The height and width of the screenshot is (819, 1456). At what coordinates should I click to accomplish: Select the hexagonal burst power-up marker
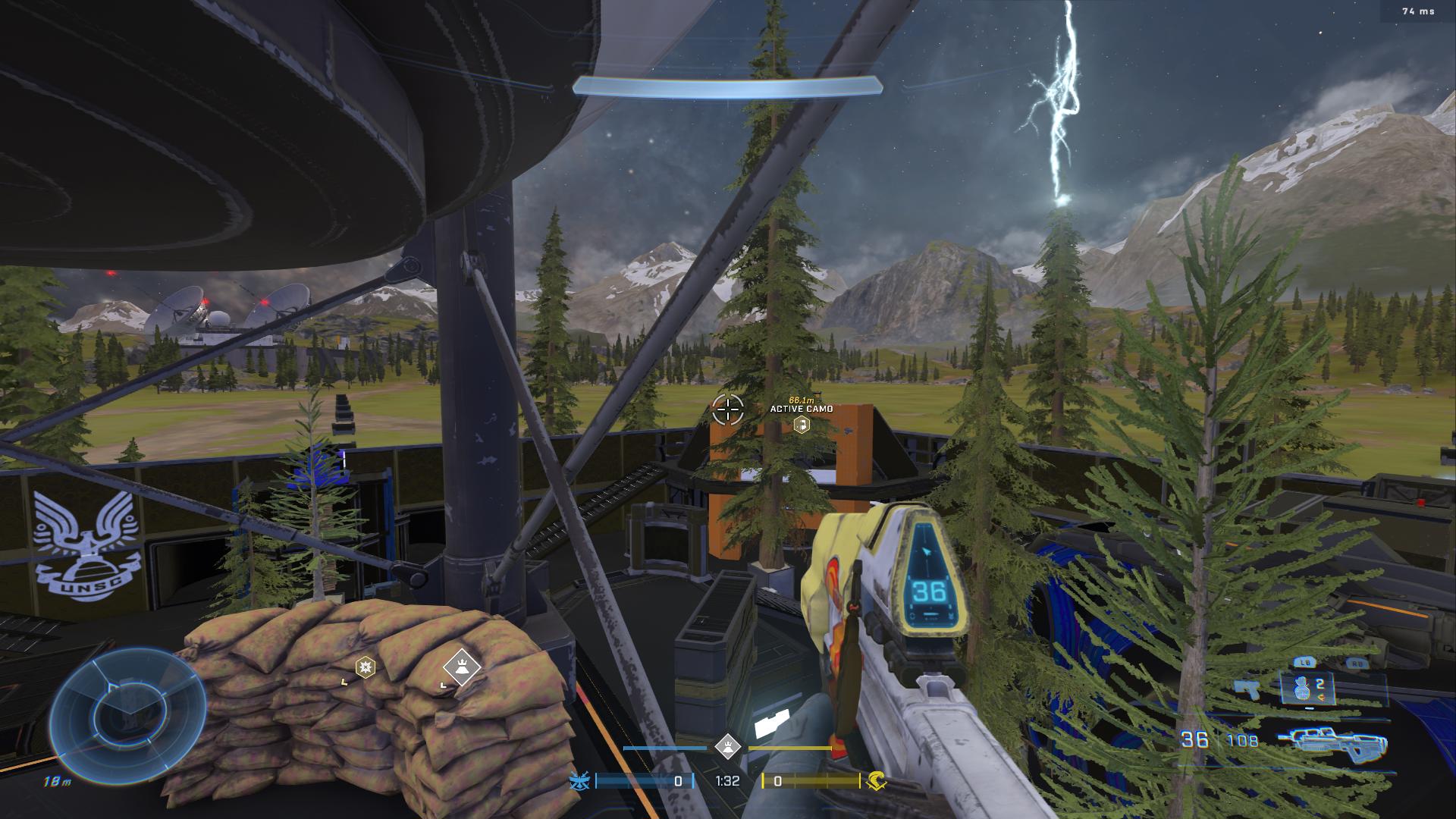coord(366,667)
